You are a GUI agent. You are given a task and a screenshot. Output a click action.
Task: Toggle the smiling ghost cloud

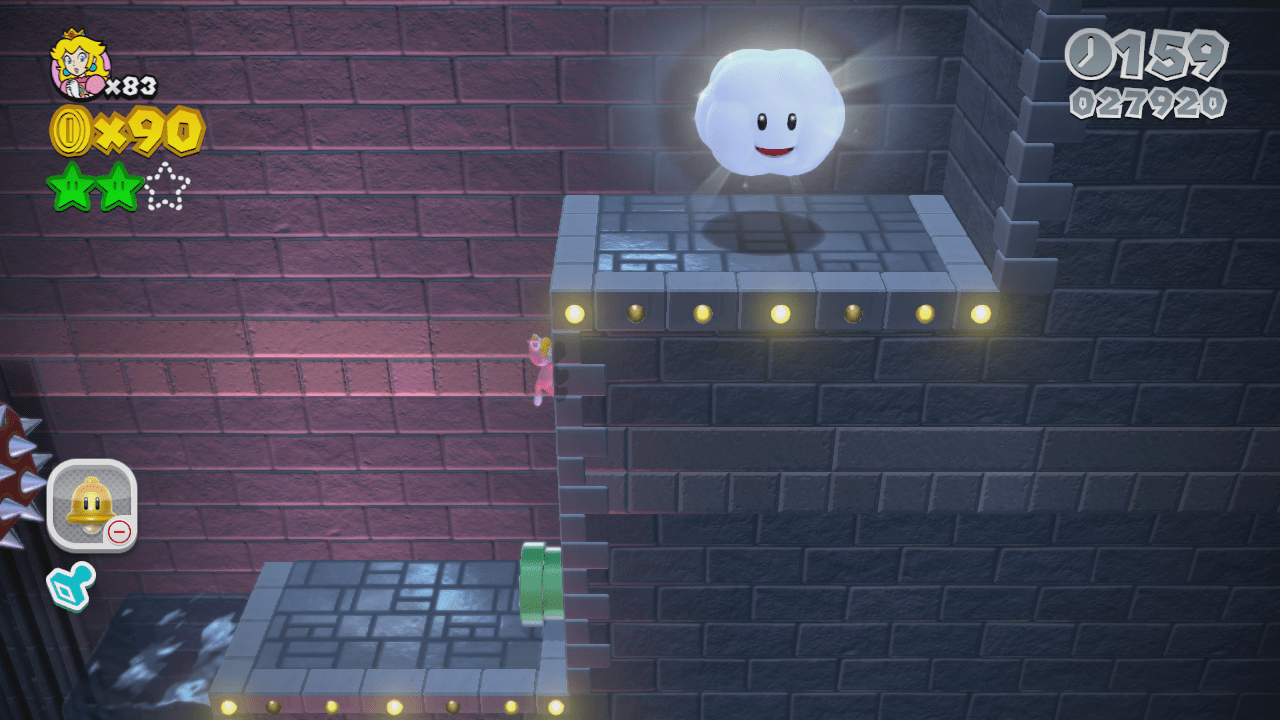tap(770, 110)
